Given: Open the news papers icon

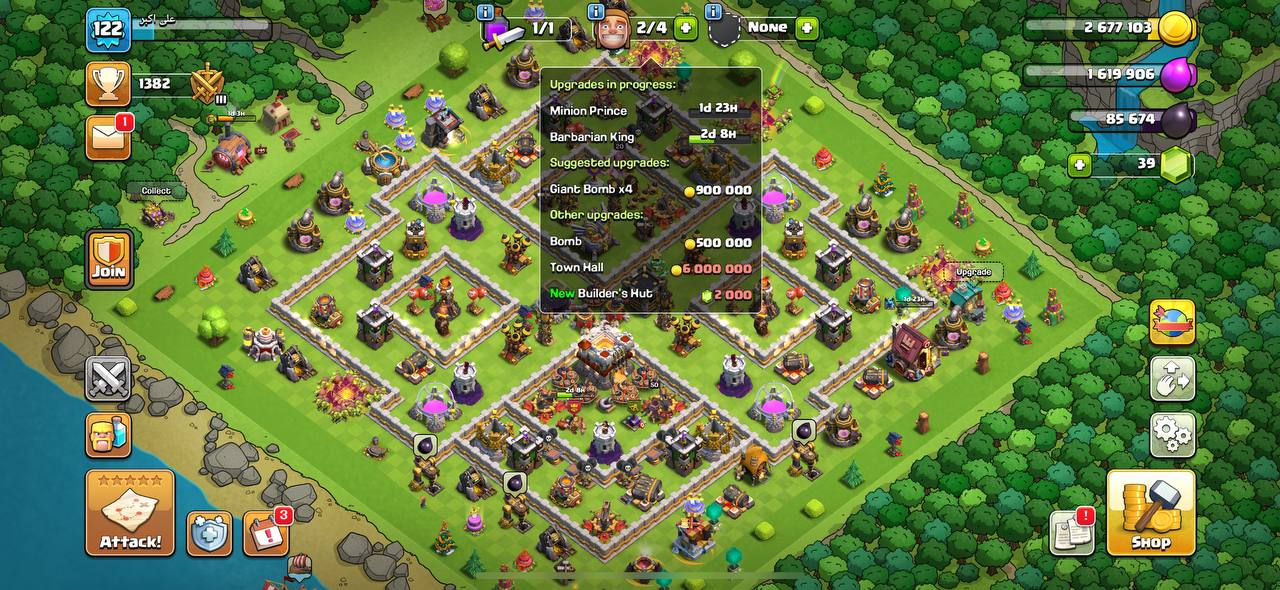Looking at the screenshot, I should pyautogui.click(x=1072, y=532).
